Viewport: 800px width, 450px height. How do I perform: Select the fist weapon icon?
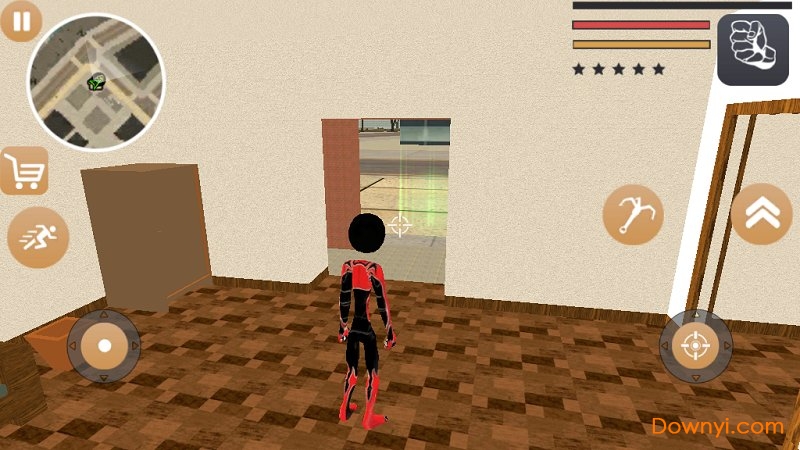[x=752, y=50]
